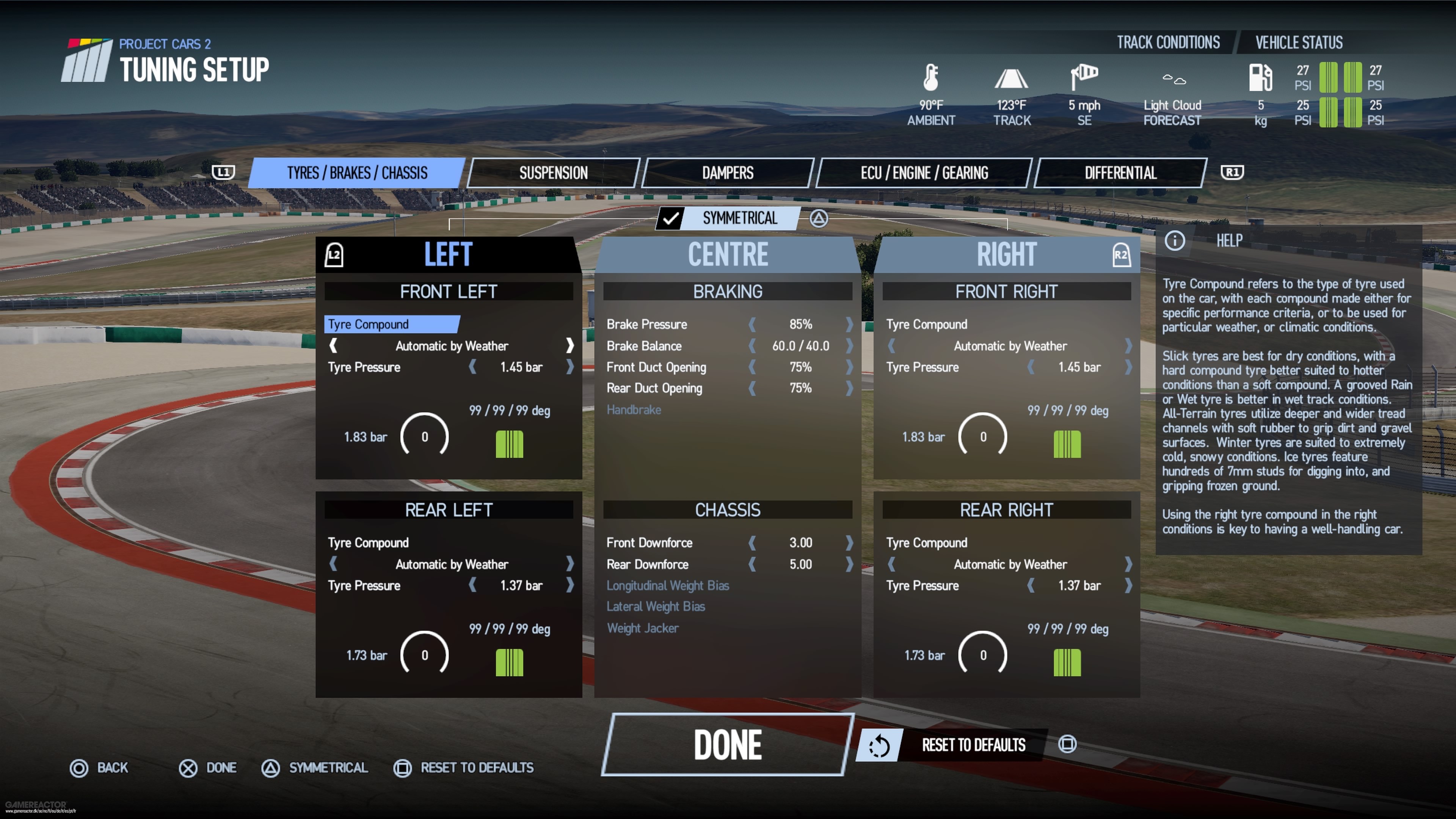Lower Rear Duct Opening value

[752, 388]
